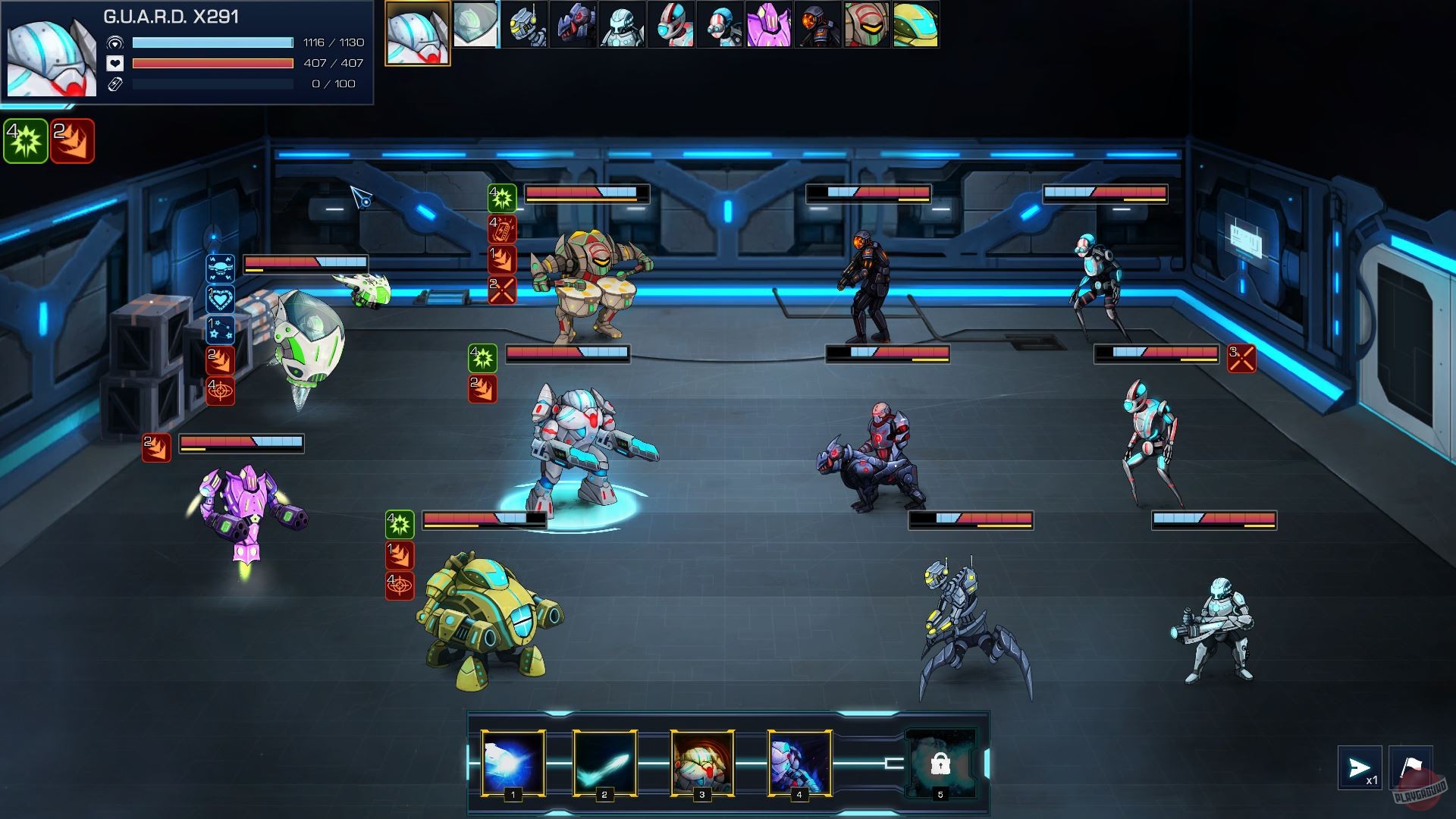Image resolution: width=1456 pixels, height=819 pixels.
Task: Click the shield stat icon in the unit panel
Action: tap(115, 44)
